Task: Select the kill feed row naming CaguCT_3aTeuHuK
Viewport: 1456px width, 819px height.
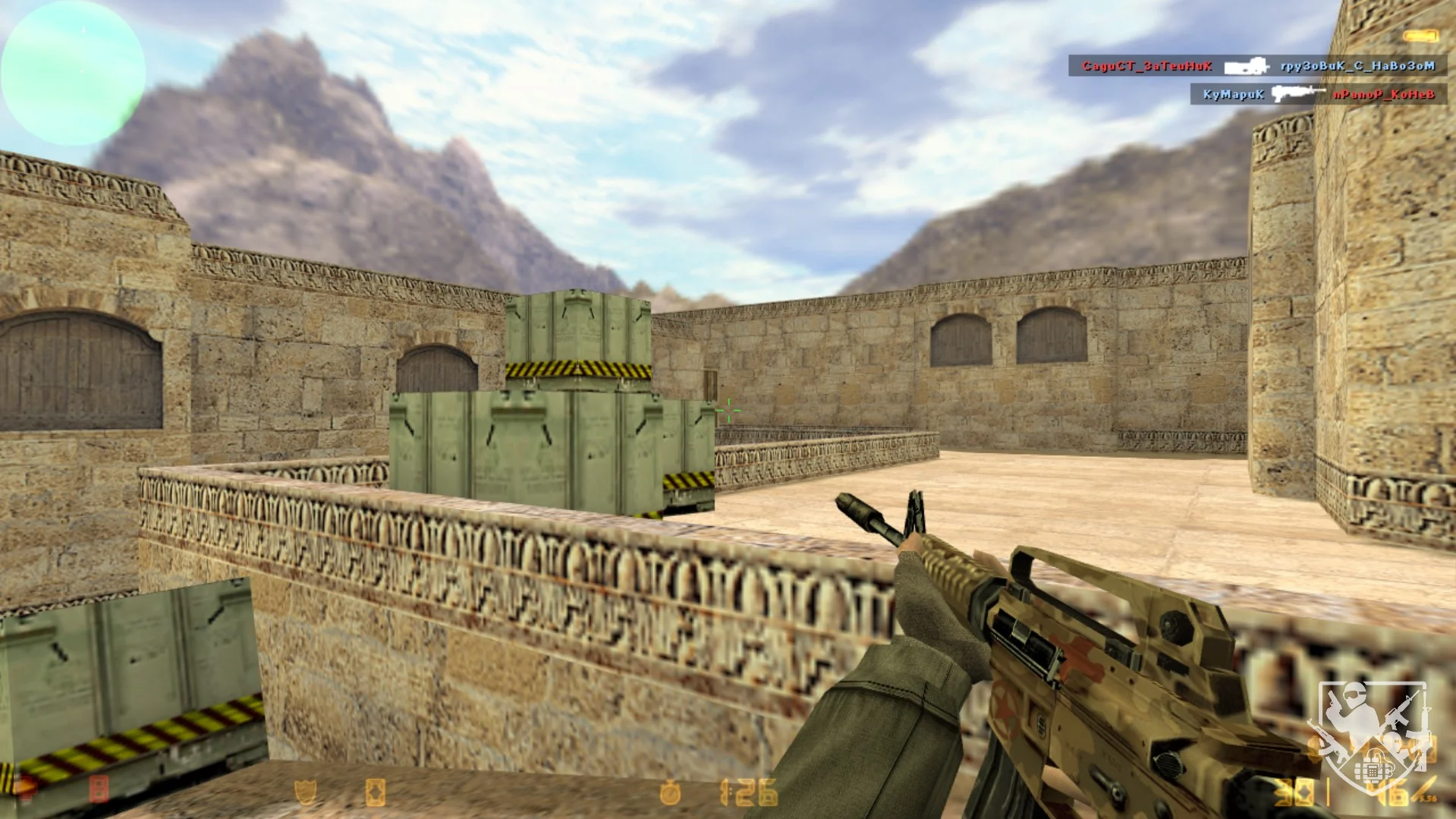Action: pos(1257,66)
